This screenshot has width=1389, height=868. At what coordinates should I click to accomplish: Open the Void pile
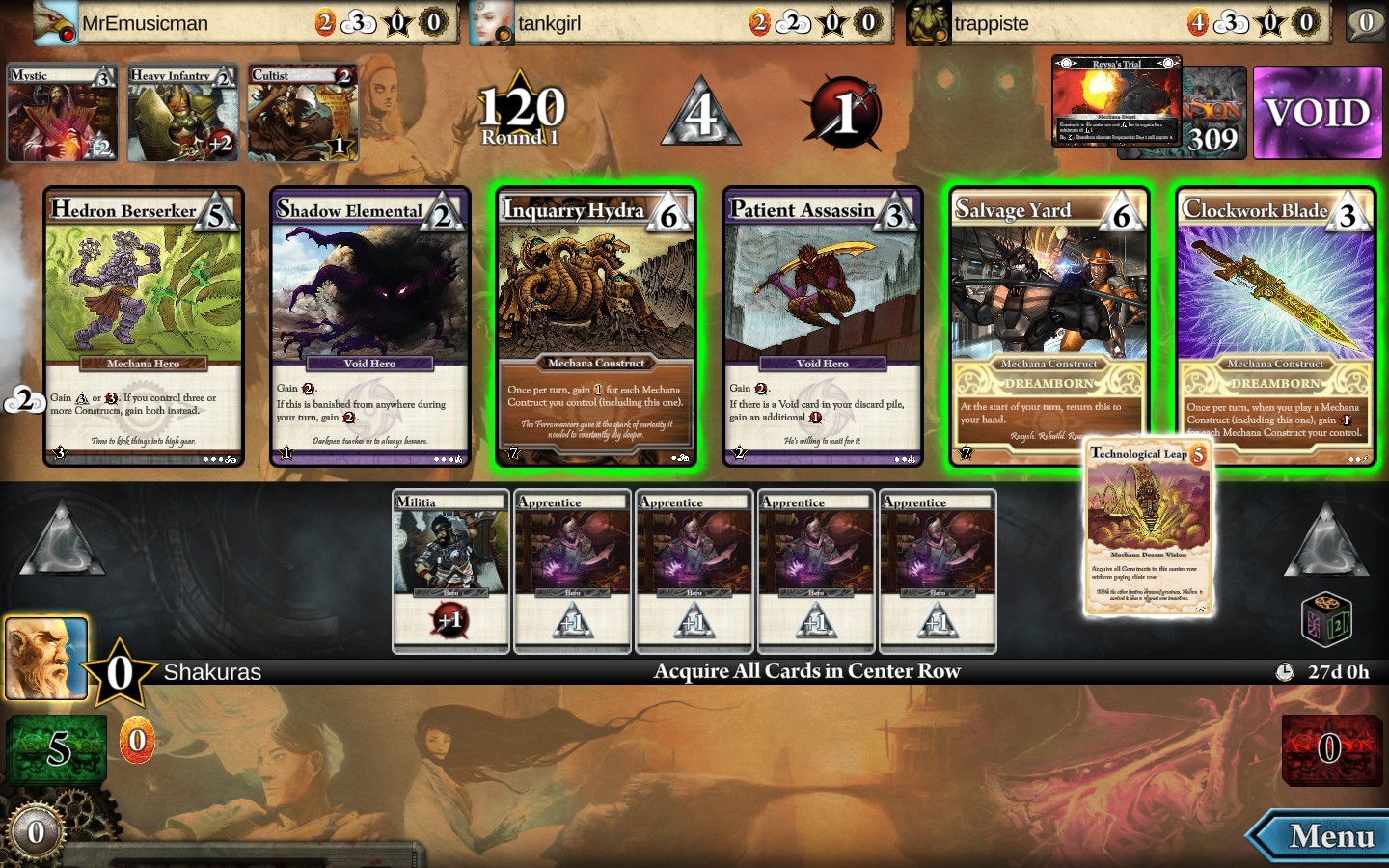point(1317,113)
